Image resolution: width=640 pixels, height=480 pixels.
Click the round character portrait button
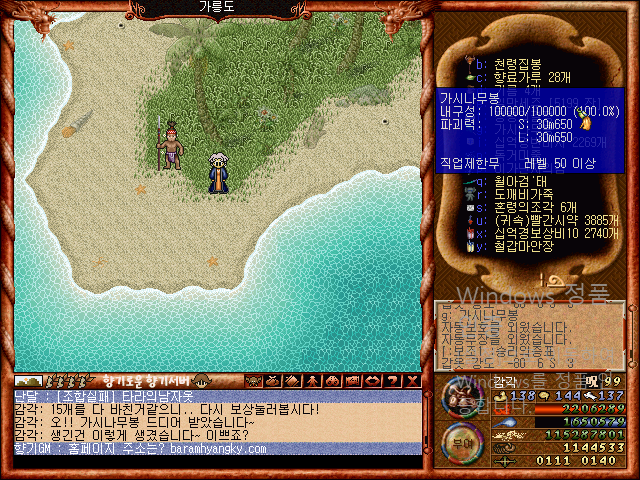[461, 399]
